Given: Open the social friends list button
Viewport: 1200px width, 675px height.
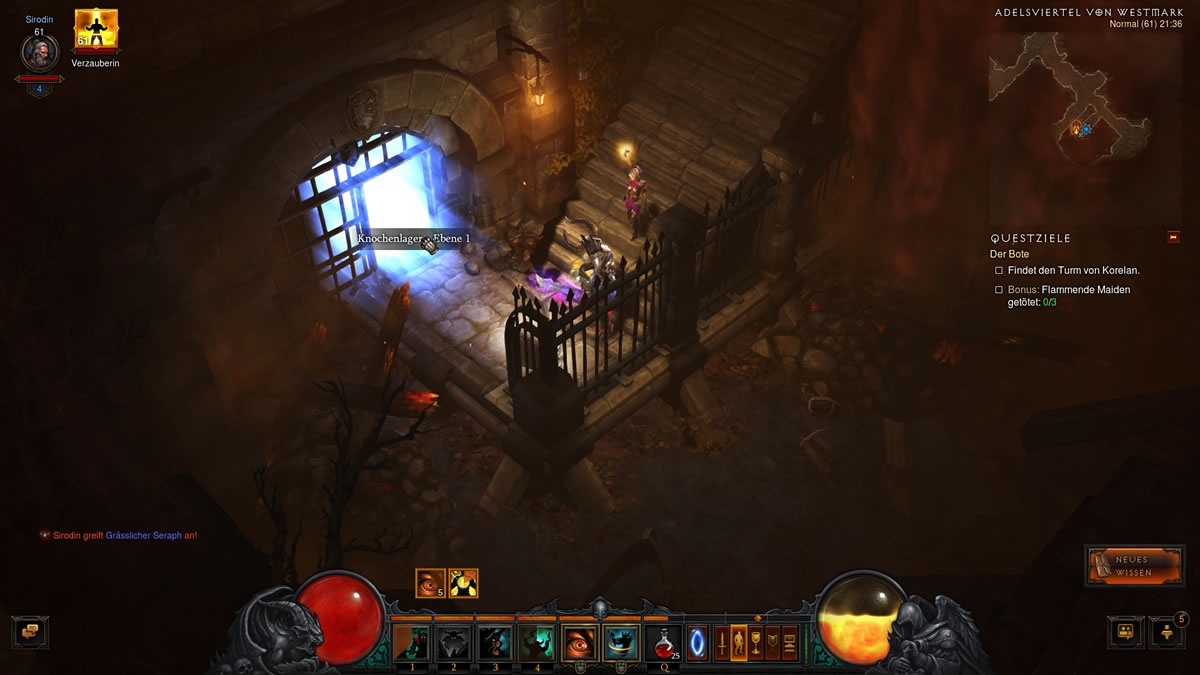Looking at the screenshot, I should (1125, 631).
